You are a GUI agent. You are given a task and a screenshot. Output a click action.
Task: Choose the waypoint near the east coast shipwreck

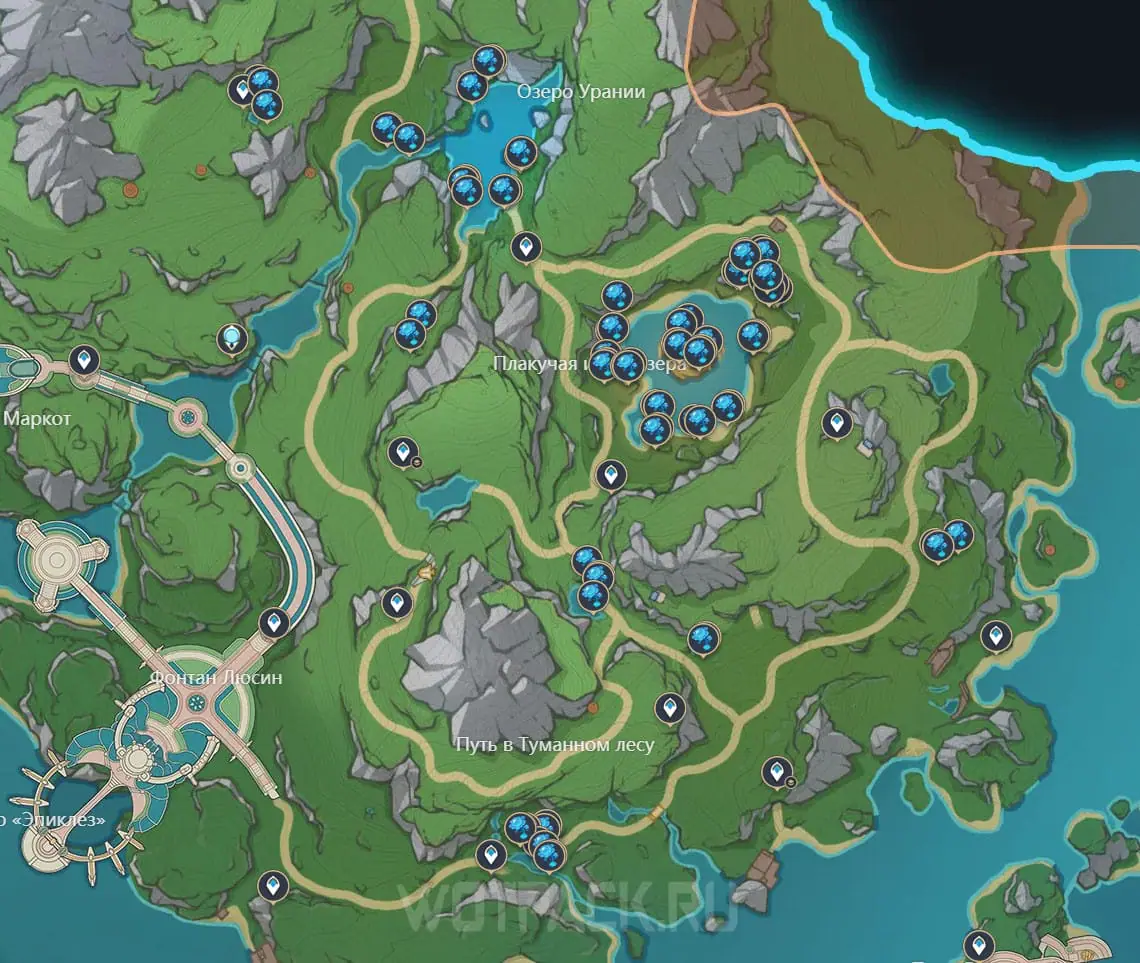995,636
